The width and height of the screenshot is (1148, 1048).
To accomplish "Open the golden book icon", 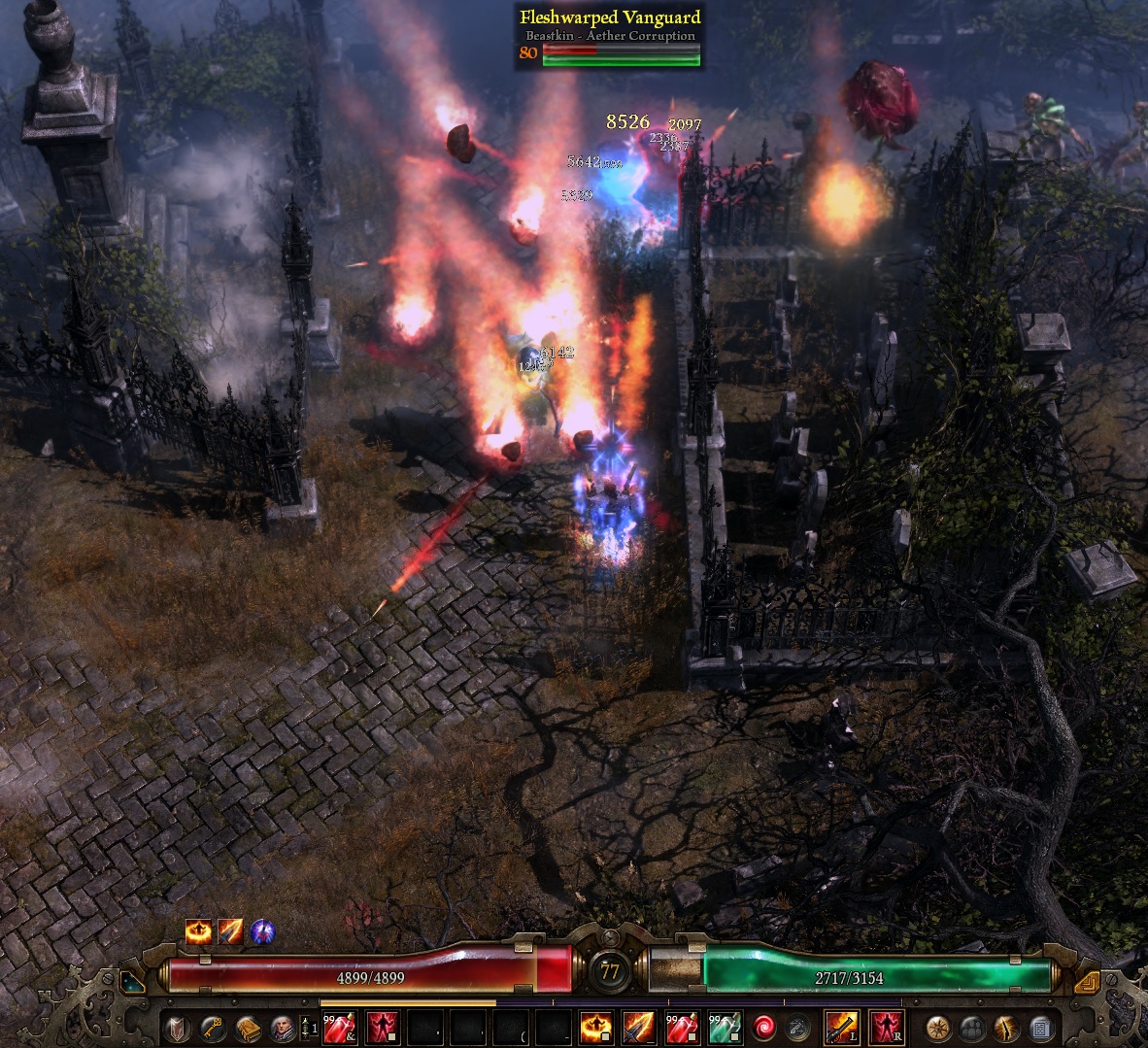I will (248, 1027).
